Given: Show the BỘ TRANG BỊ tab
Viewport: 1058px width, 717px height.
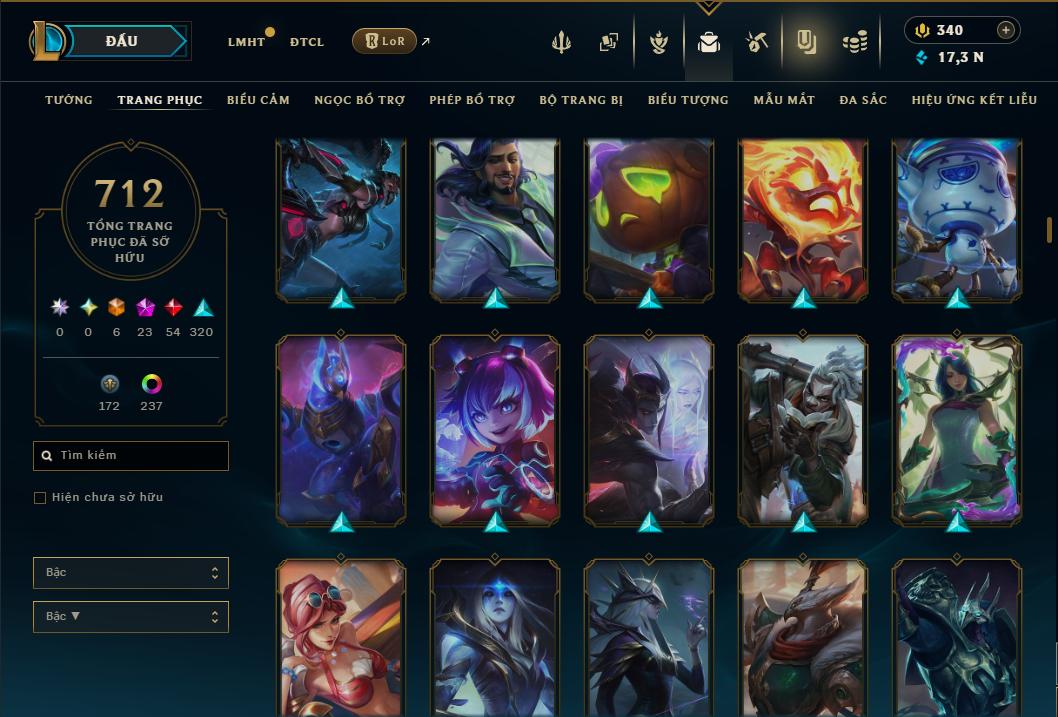Looking at the screenshot, I should (x=581, y=100).
